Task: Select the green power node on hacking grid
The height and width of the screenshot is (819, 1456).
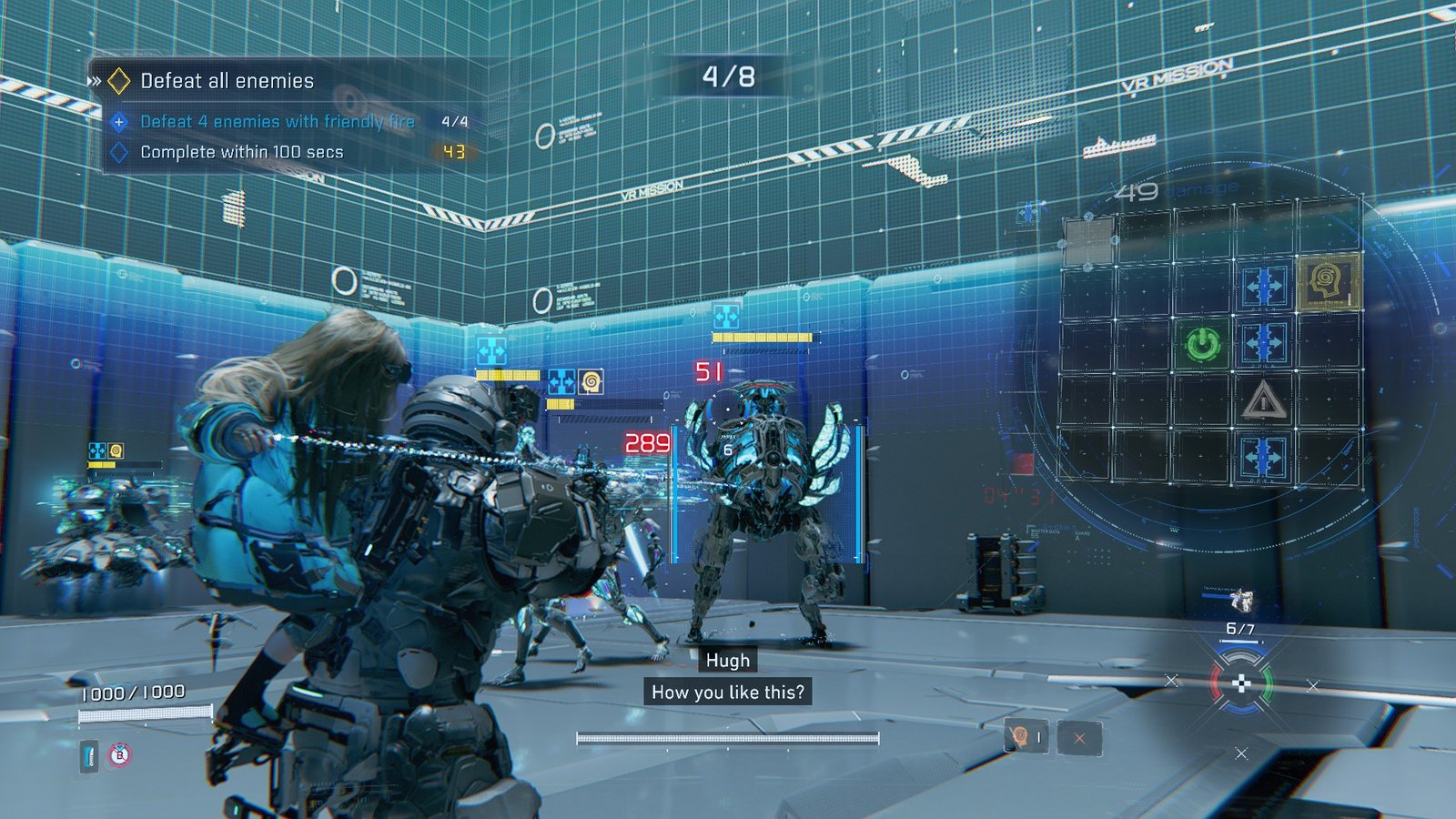Action: coord(1202,344)
